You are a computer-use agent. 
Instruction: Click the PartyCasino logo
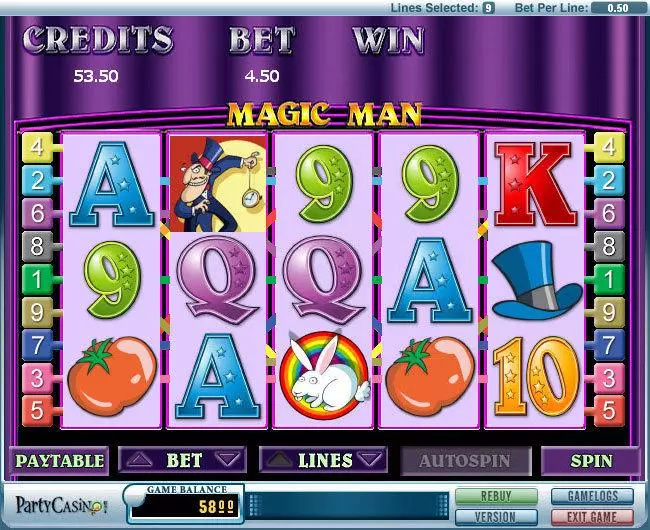[x=58, y=505]
